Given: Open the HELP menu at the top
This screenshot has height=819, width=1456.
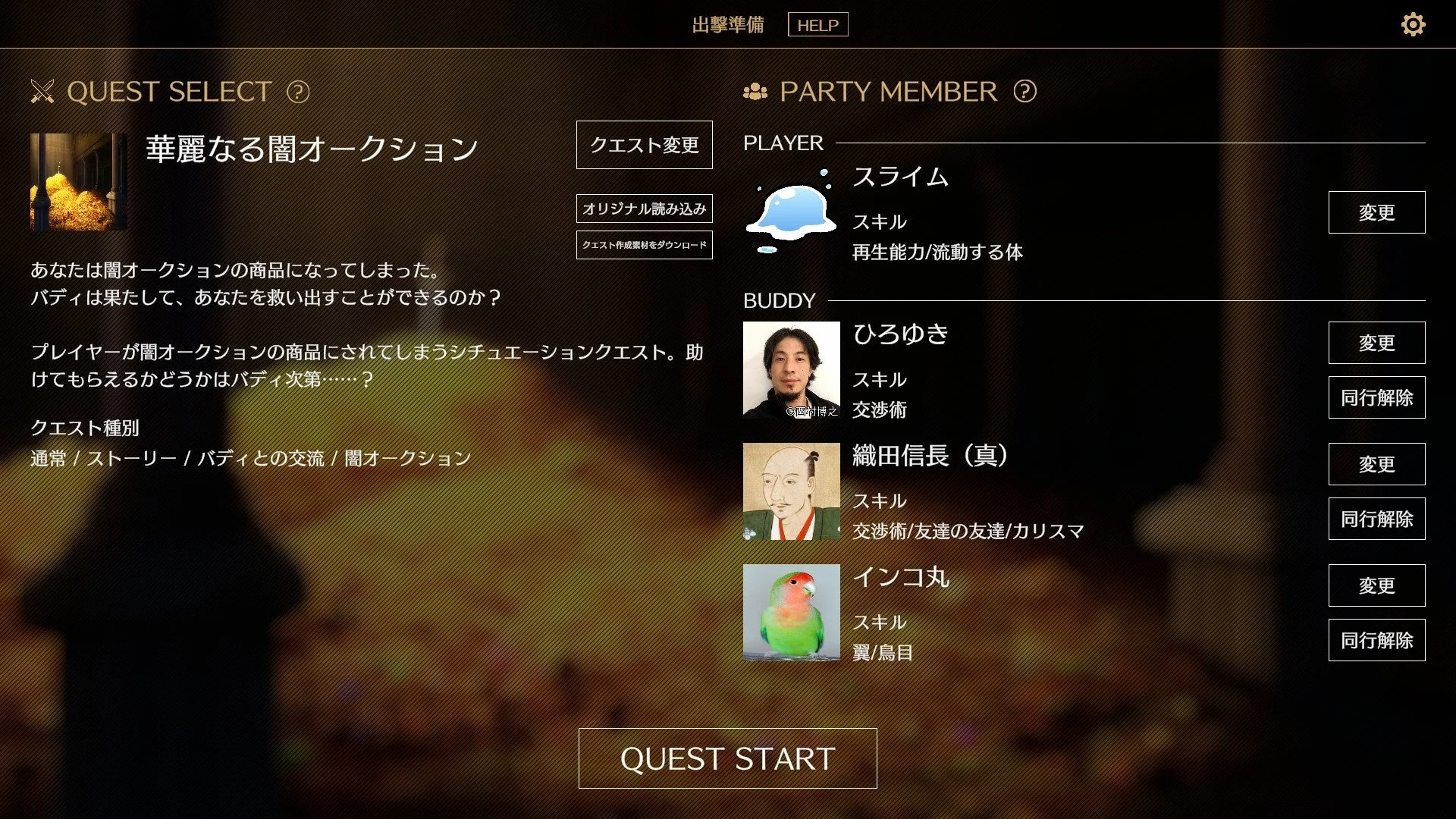Looking at the screenshot, I should (817, 24).
